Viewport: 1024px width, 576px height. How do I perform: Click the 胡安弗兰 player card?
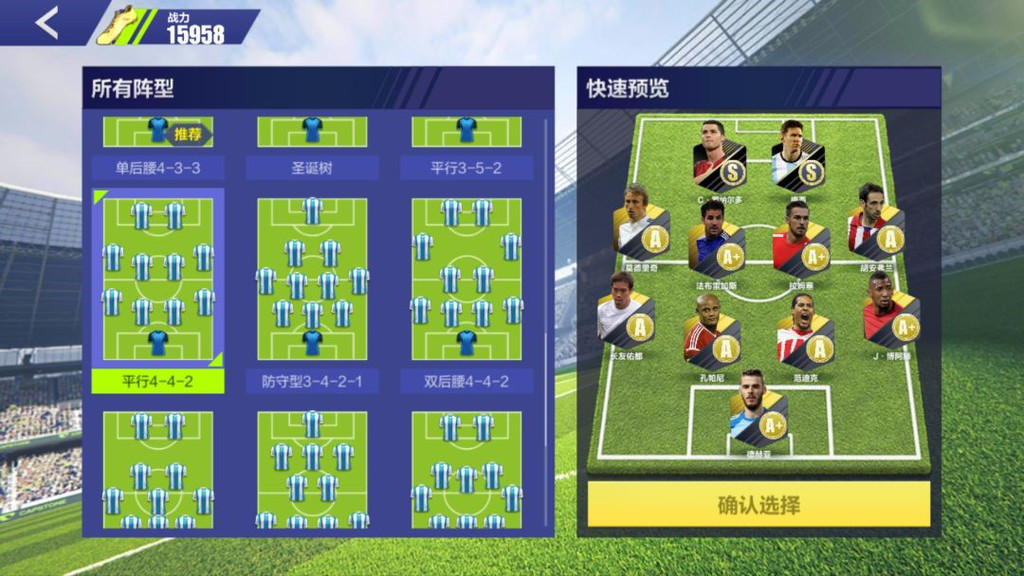pos(875,228)
